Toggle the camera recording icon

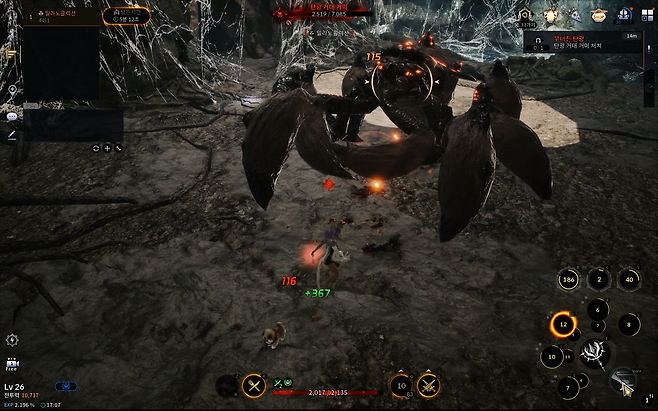click(x=12, y=363)
